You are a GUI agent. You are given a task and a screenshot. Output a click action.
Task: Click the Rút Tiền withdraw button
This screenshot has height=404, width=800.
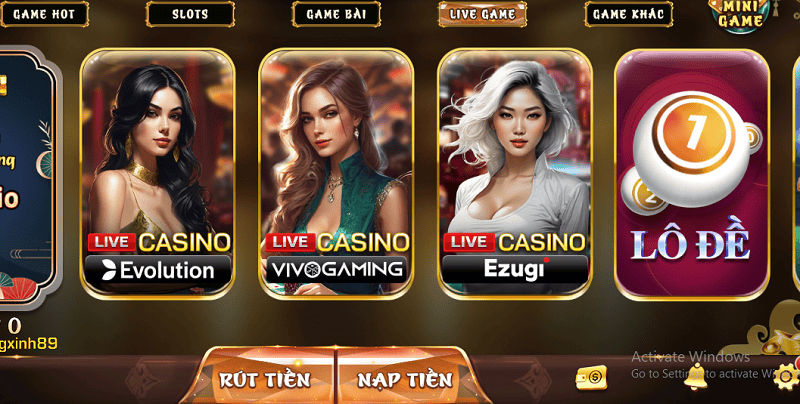coord(264,379)
